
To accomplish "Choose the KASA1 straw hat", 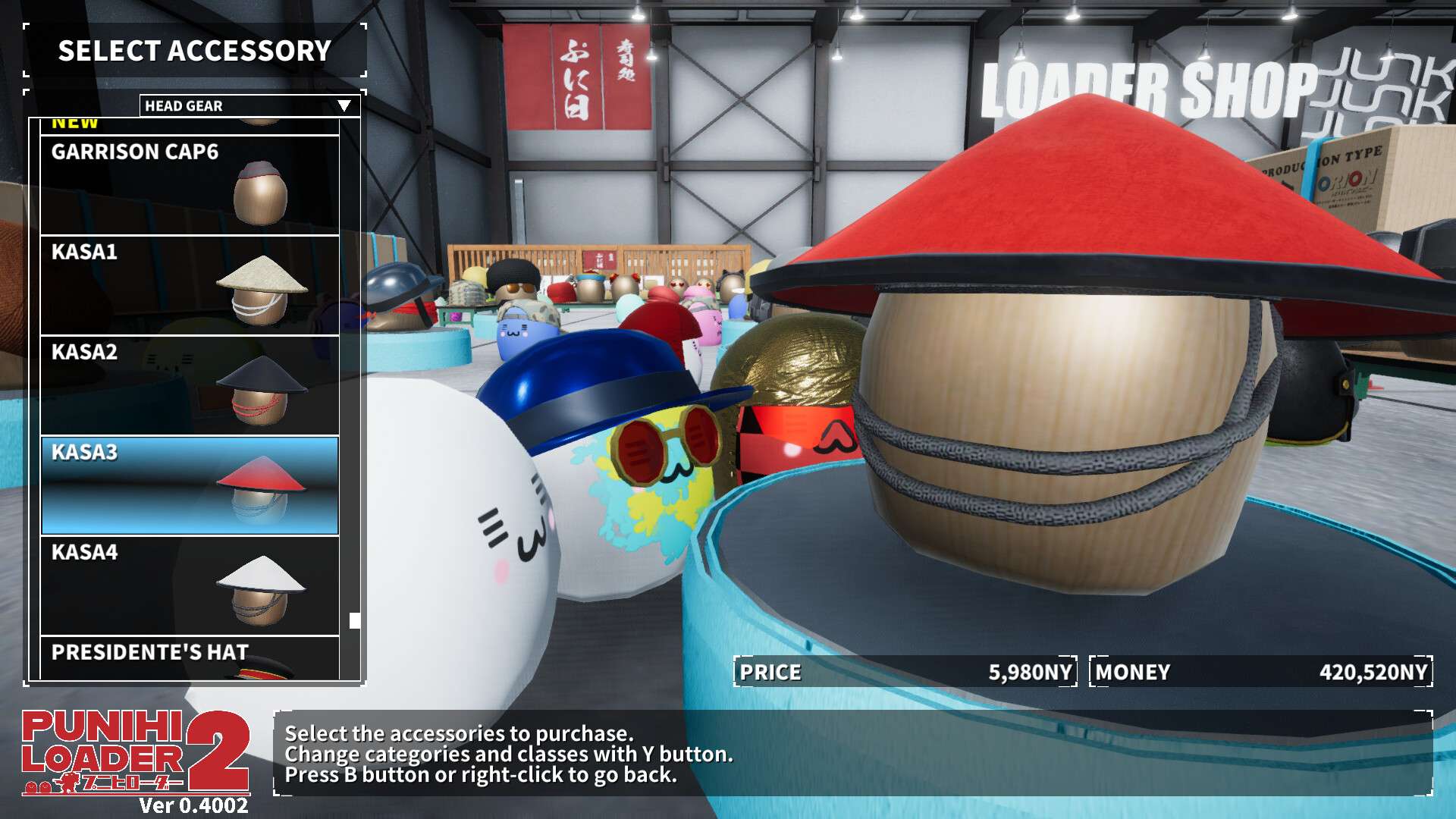I will 190,285.
